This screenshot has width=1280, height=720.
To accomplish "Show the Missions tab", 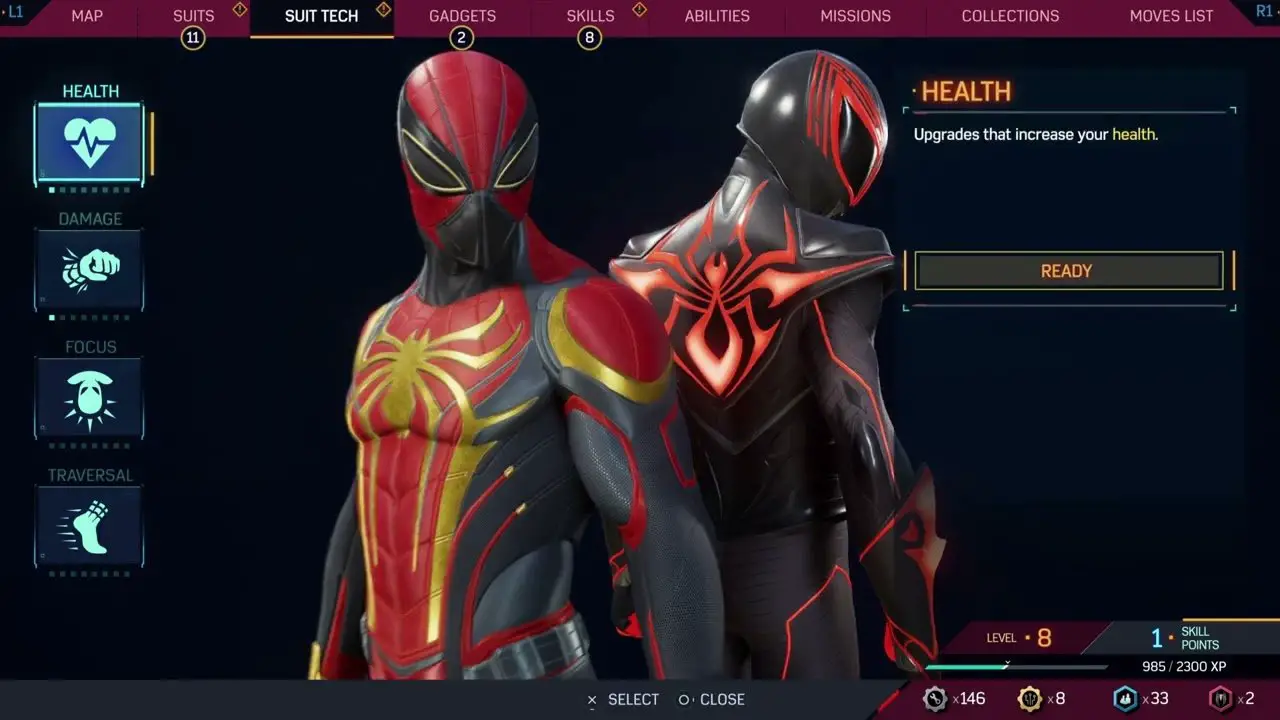I will point(855,16).
